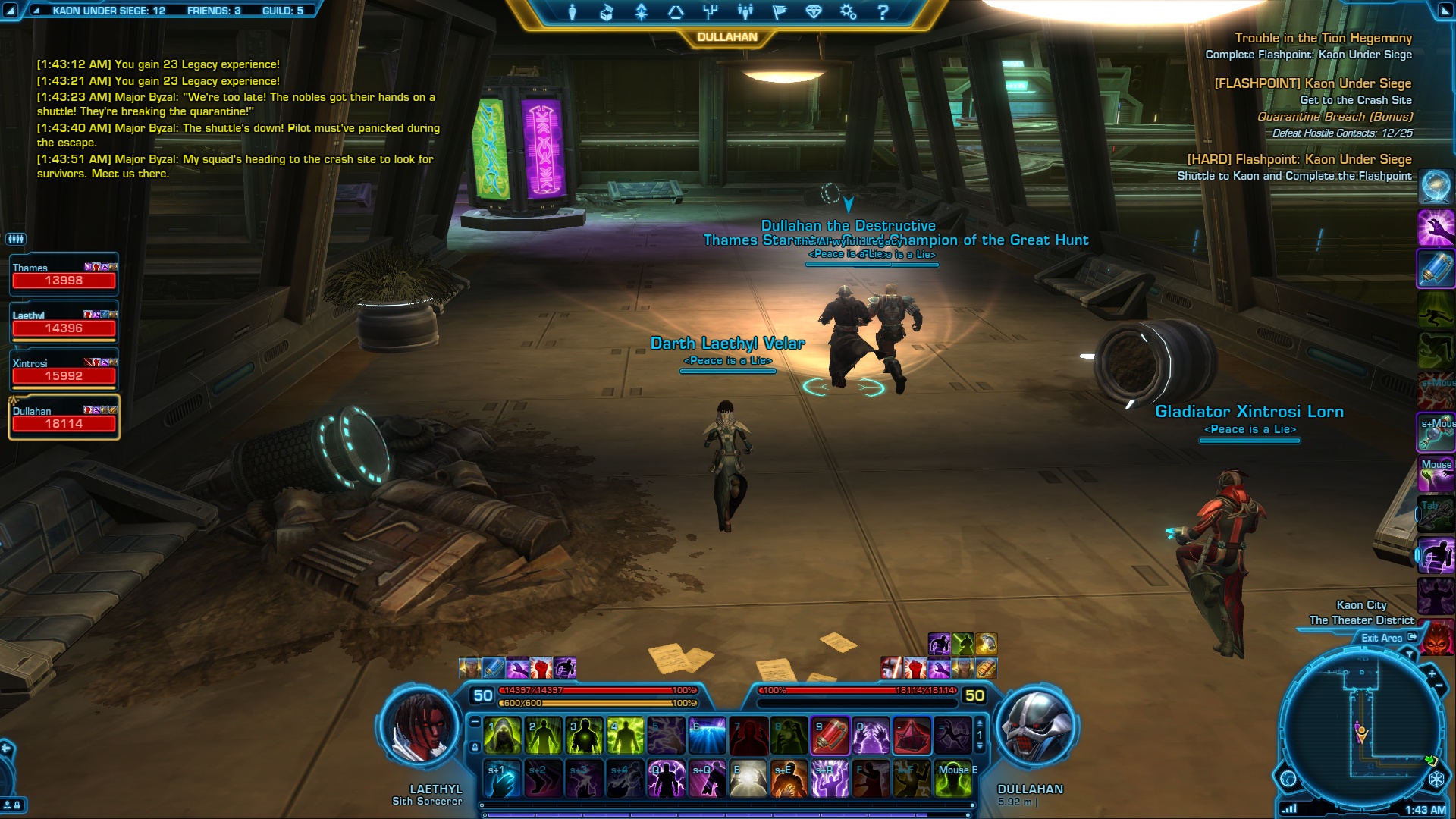Screen dimensions: 1456x819
Task: Open the social window with three figures
Action: (745, 12)
